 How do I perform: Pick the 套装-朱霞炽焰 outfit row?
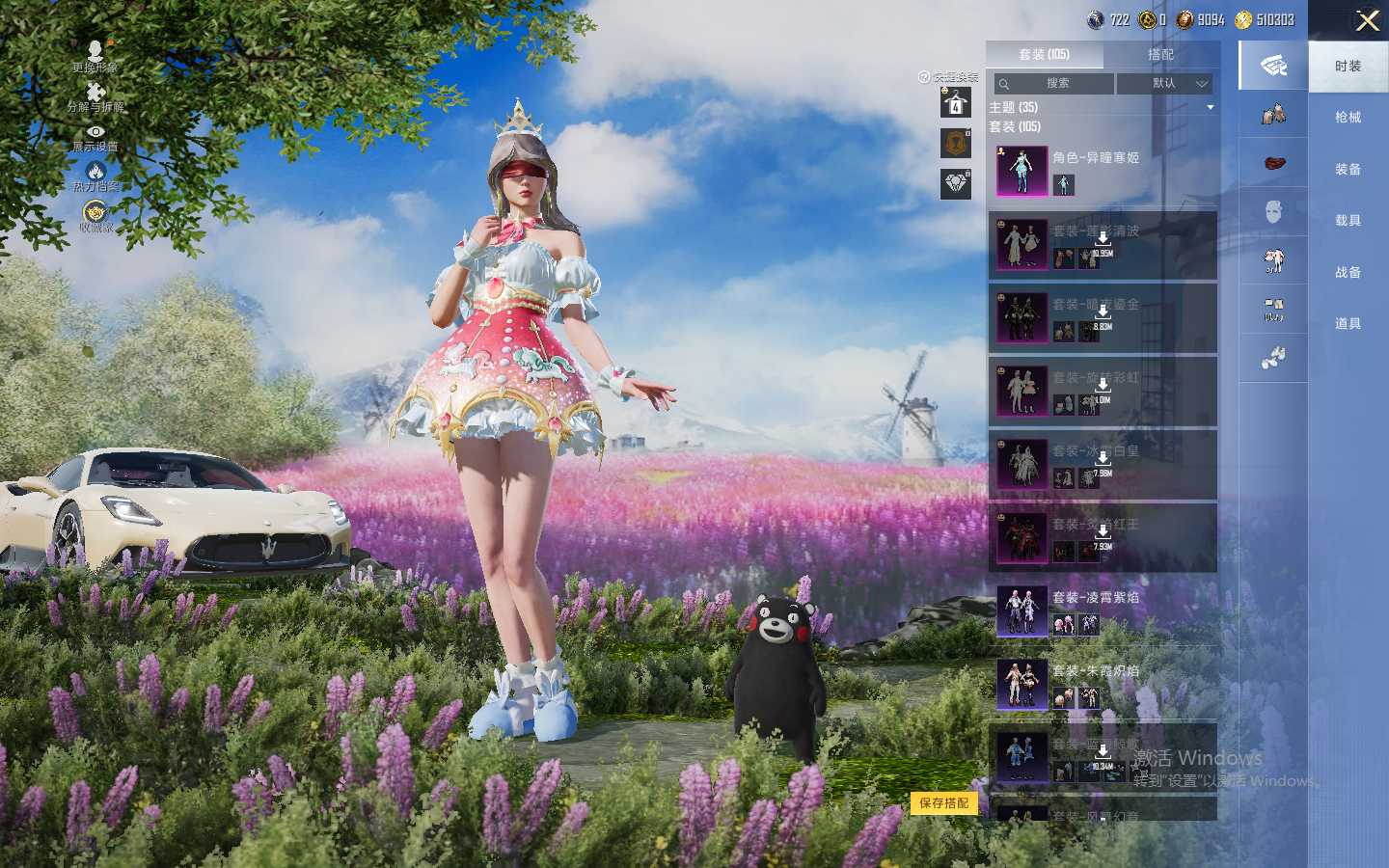pyautogui.click(x=1102, y=684)
